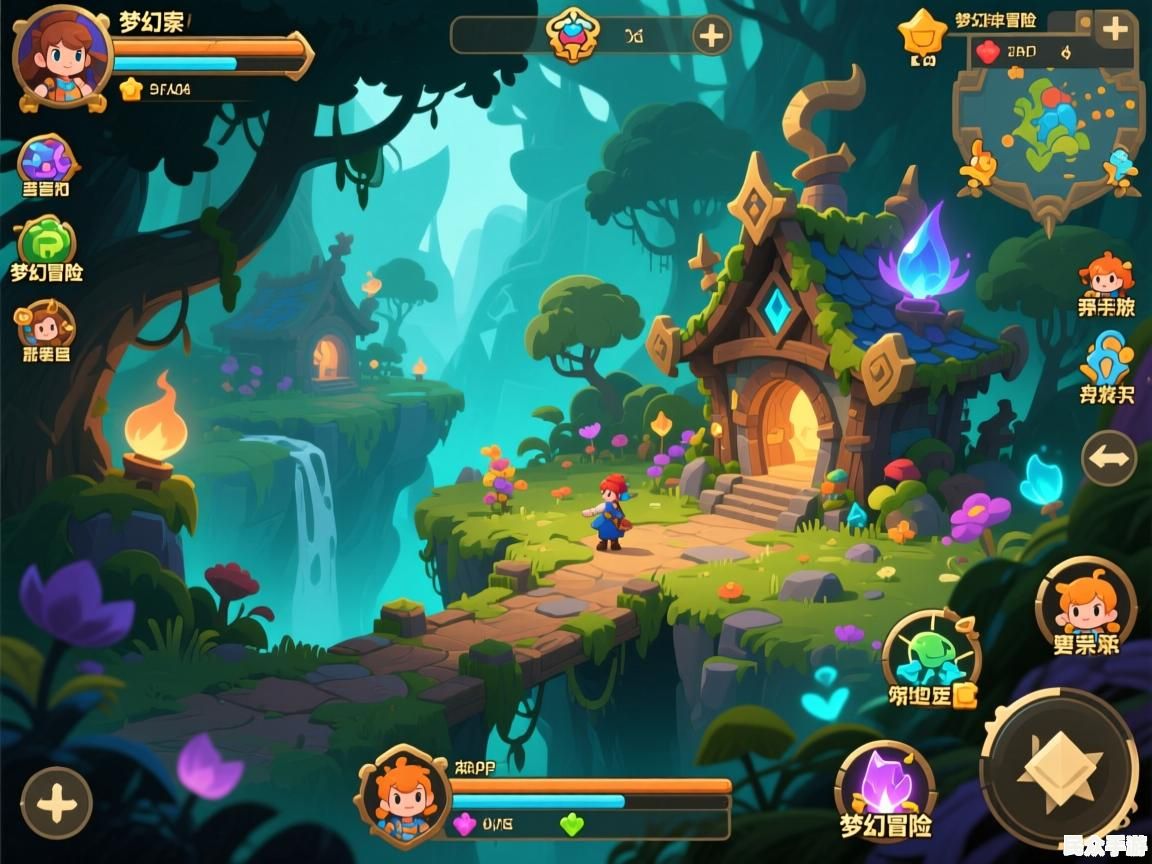The height and width of the screenshot is (864, 1152).
Task: Activate the purple crystal 梦幻冒险 skill
Action: pyautogui.click(x=885, y=783)
